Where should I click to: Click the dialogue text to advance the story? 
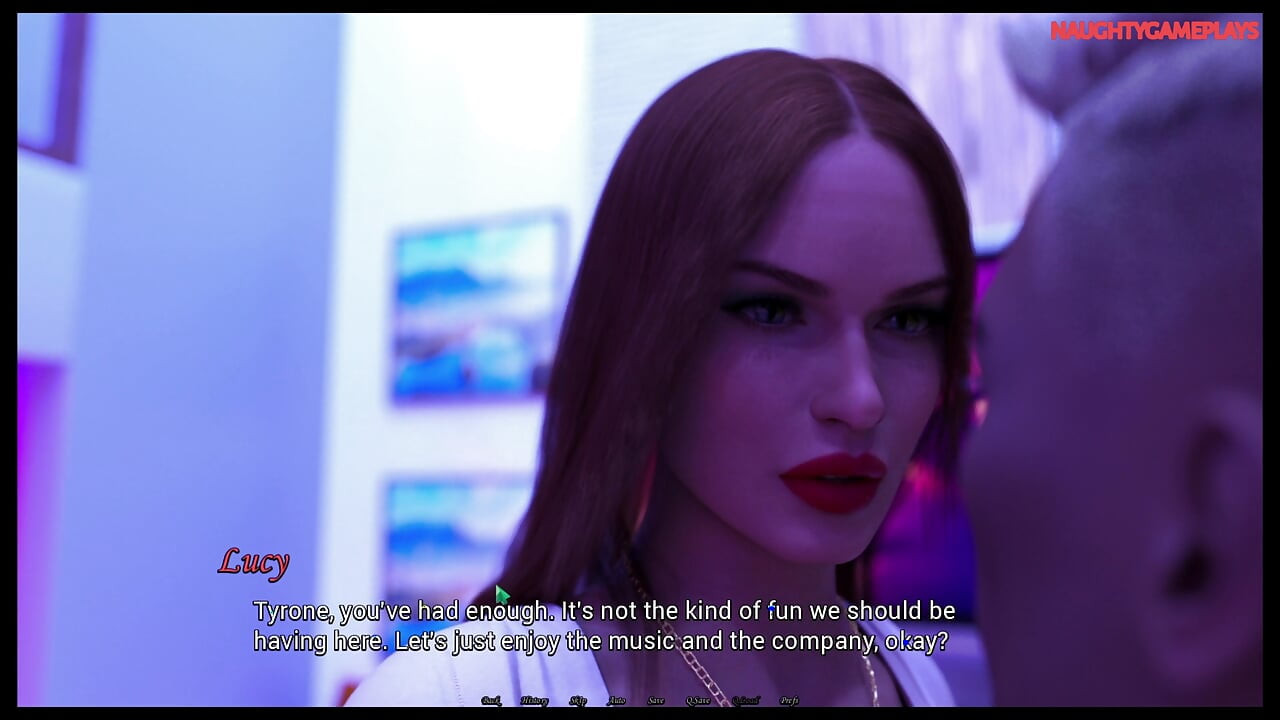point(600,625)
